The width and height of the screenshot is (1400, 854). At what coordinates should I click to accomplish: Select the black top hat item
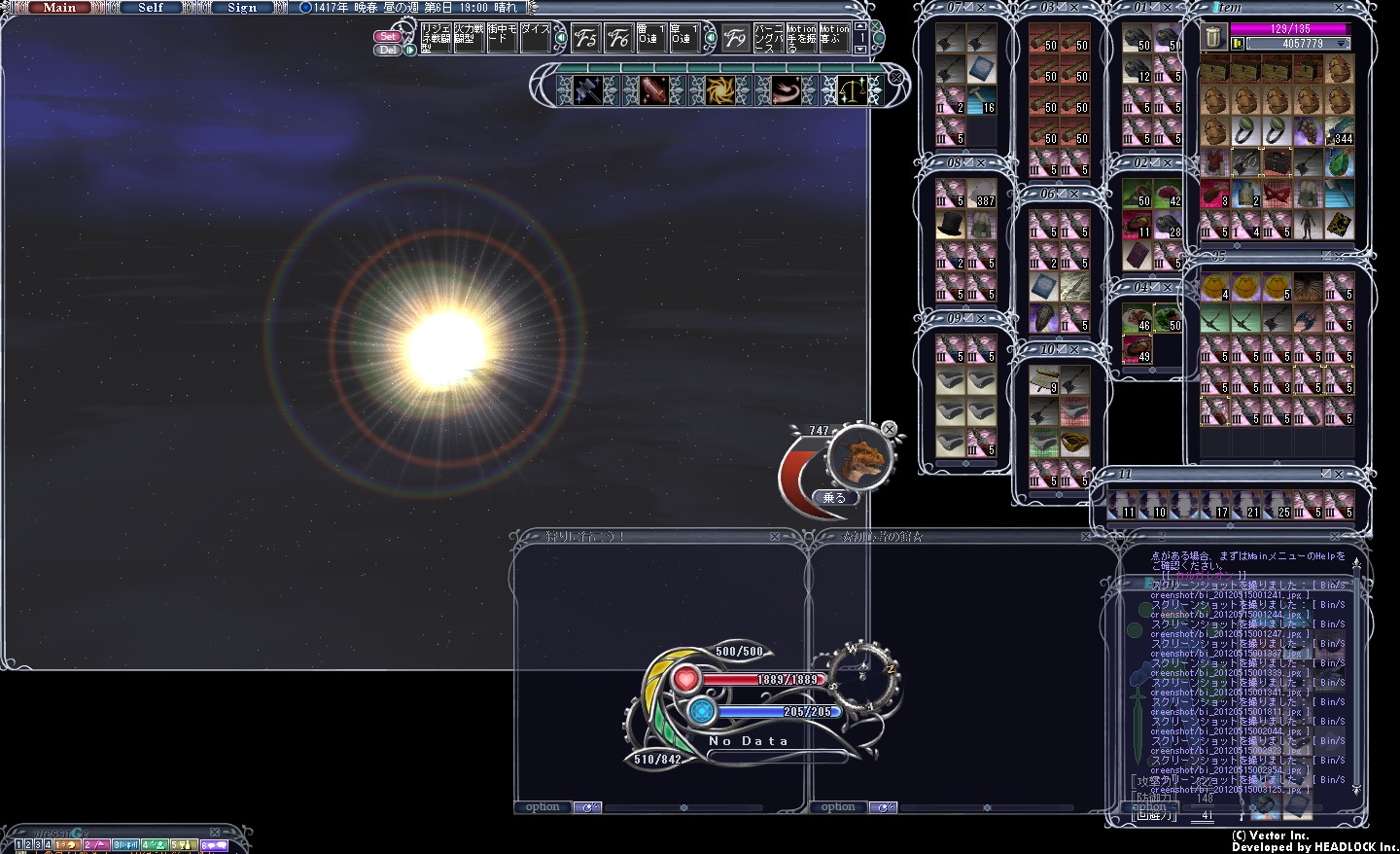pyautogui.click(x=950, y=226)
